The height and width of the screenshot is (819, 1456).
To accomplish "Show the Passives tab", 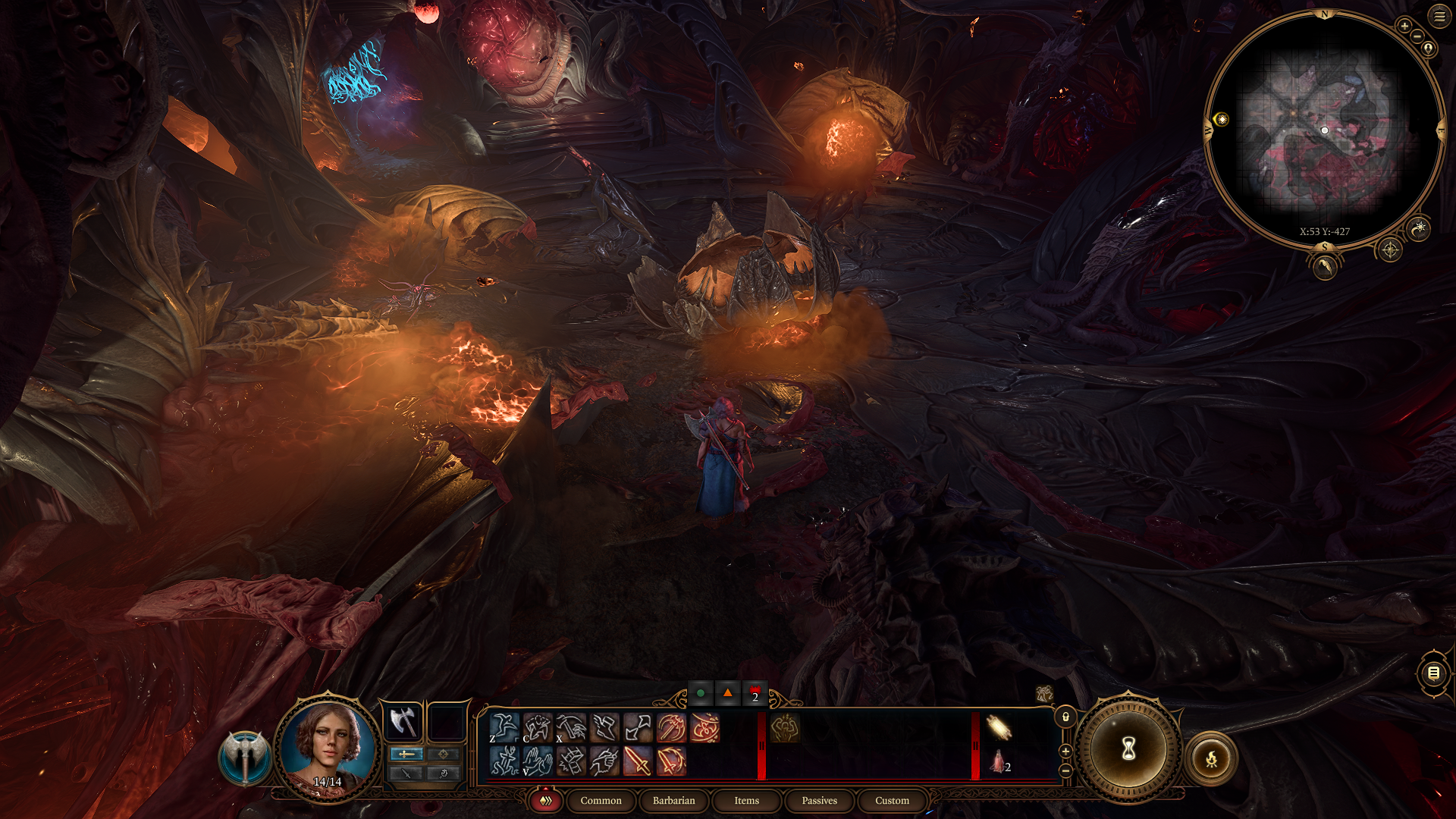I will coord(819,801).
